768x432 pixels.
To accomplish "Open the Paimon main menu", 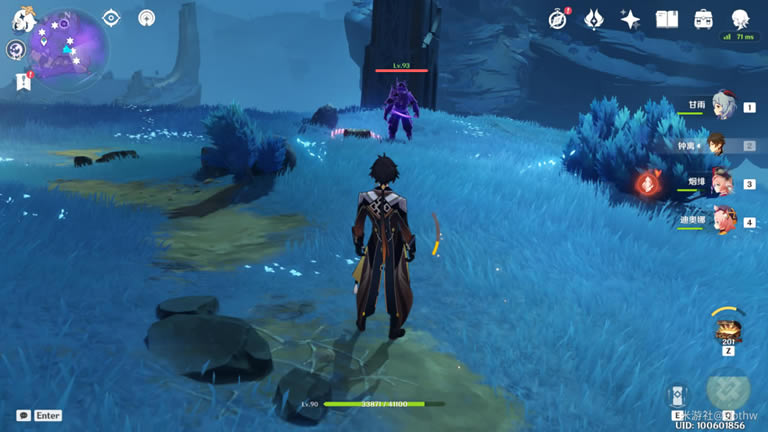I will point(23,19).
